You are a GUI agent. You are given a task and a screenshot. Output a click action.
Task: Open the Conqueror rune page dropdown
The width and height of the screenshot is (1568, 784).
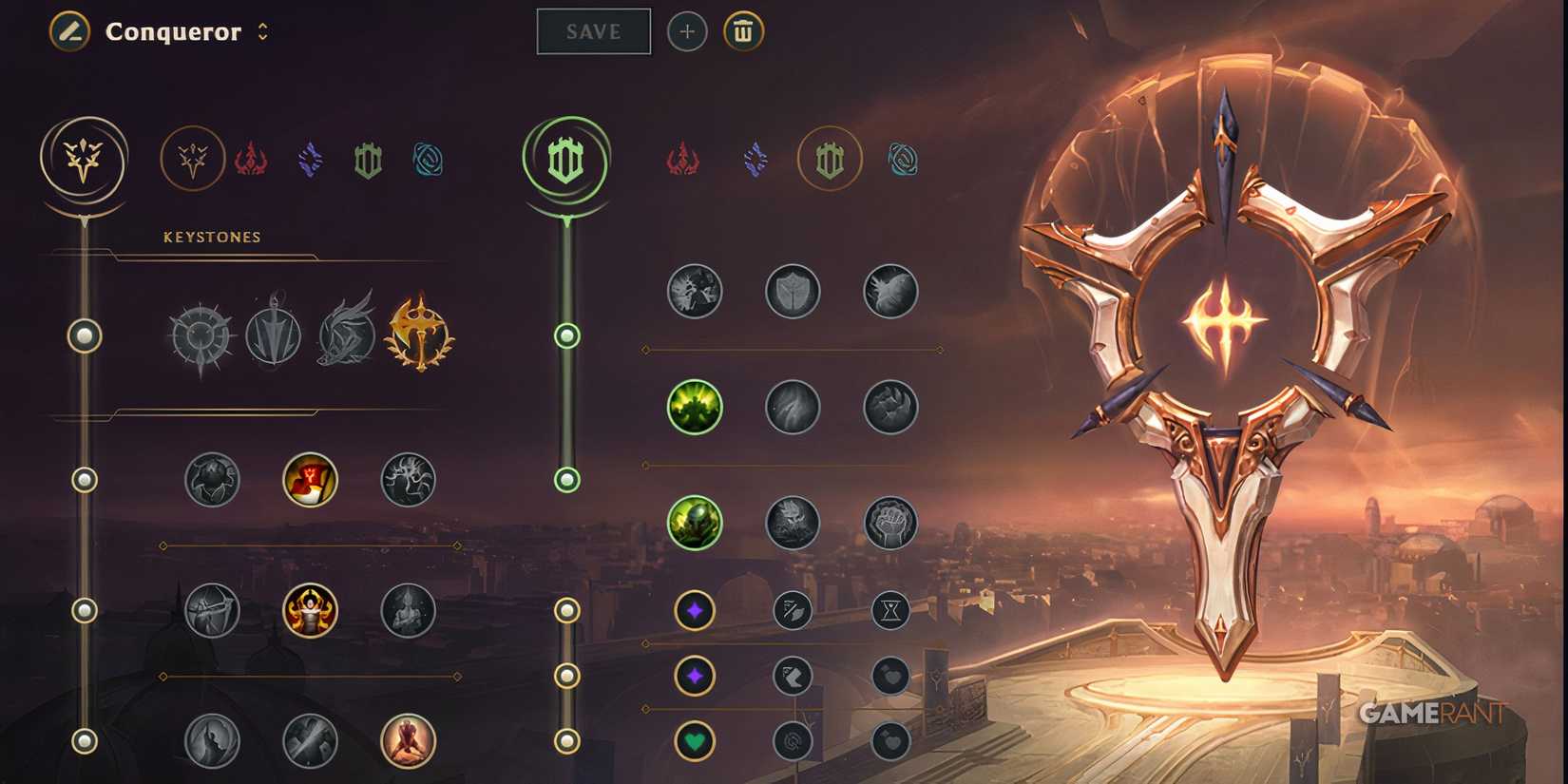point(261,31)
